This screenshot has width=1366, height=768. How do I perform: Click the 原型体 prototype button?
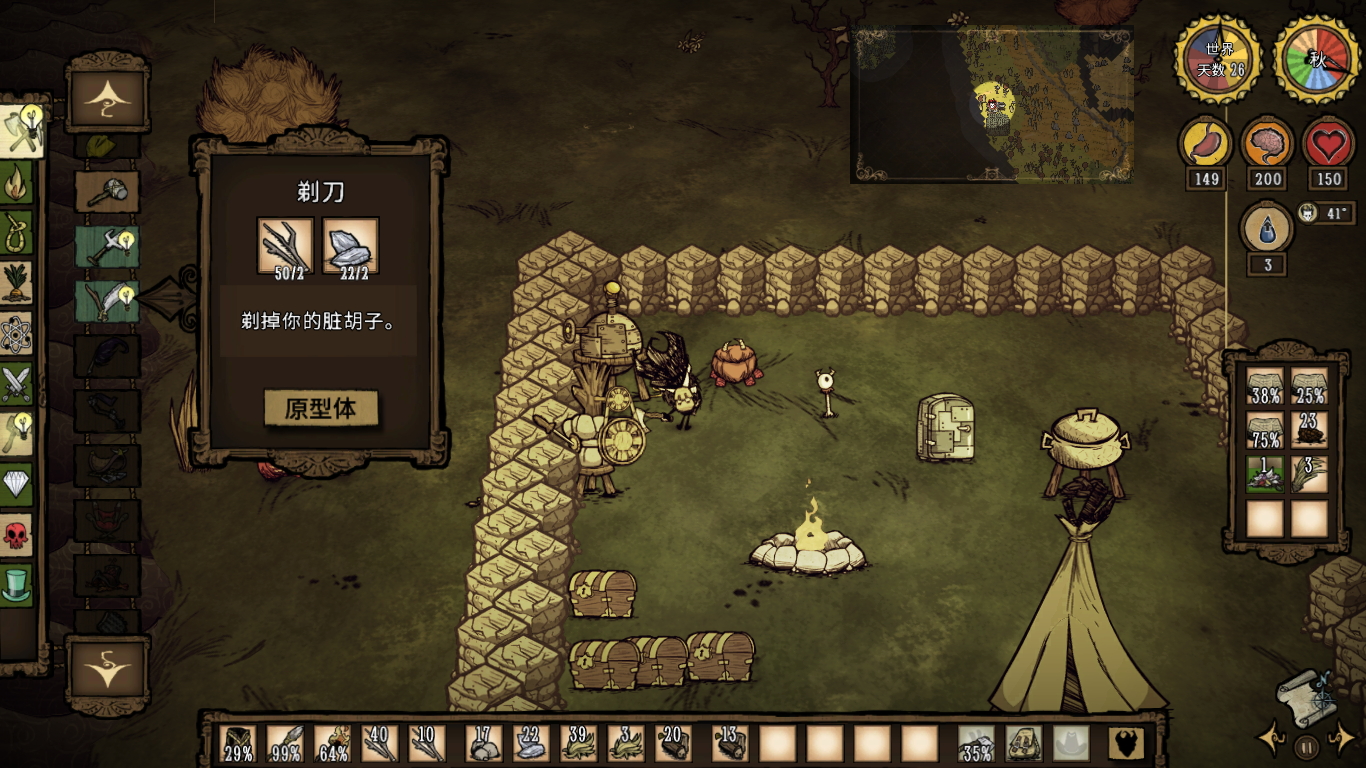[x=320, y=409]
